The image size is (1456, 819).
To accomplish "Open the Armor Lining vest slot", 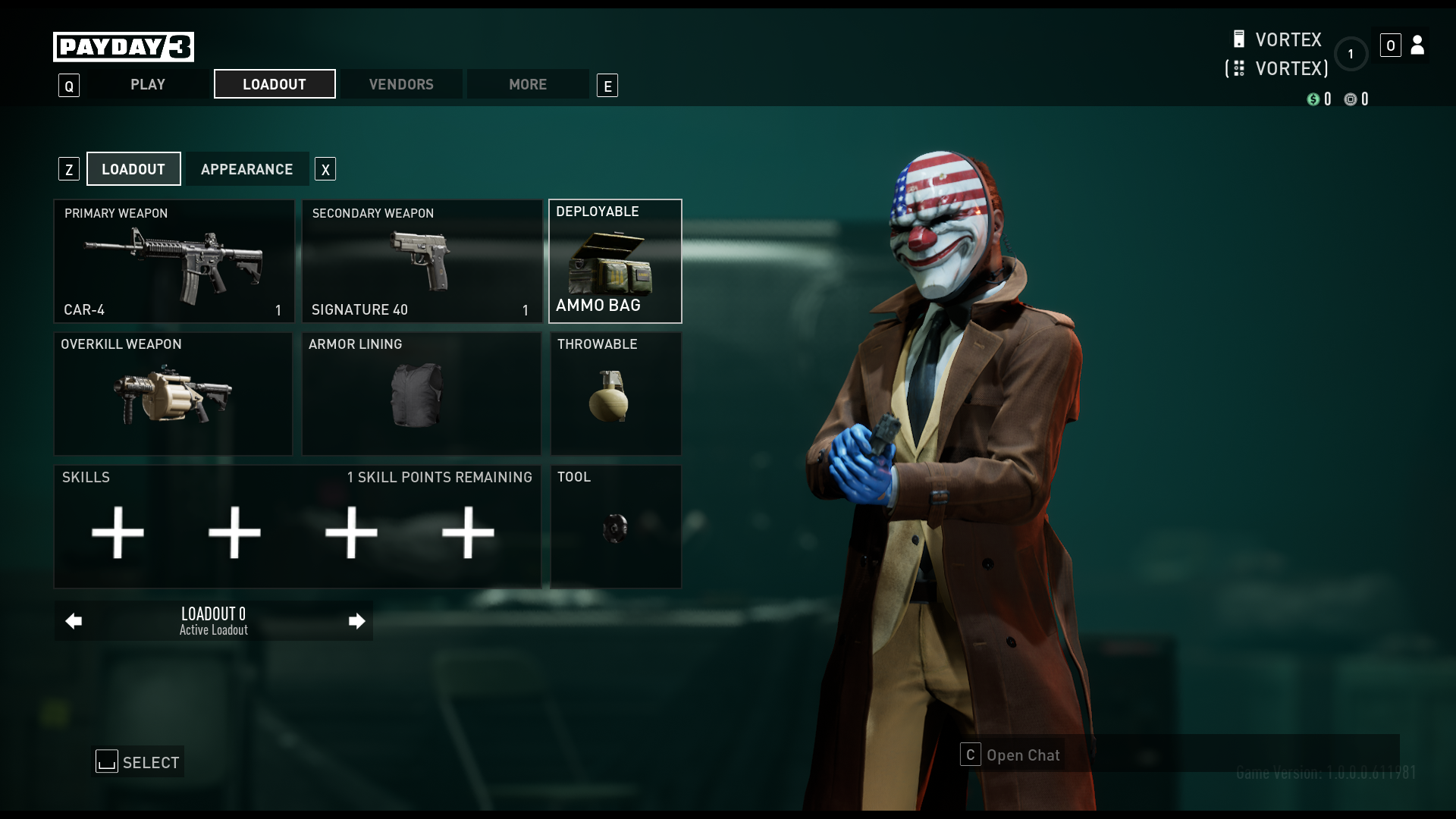I will pyautogui.click(x=422, y=394).
